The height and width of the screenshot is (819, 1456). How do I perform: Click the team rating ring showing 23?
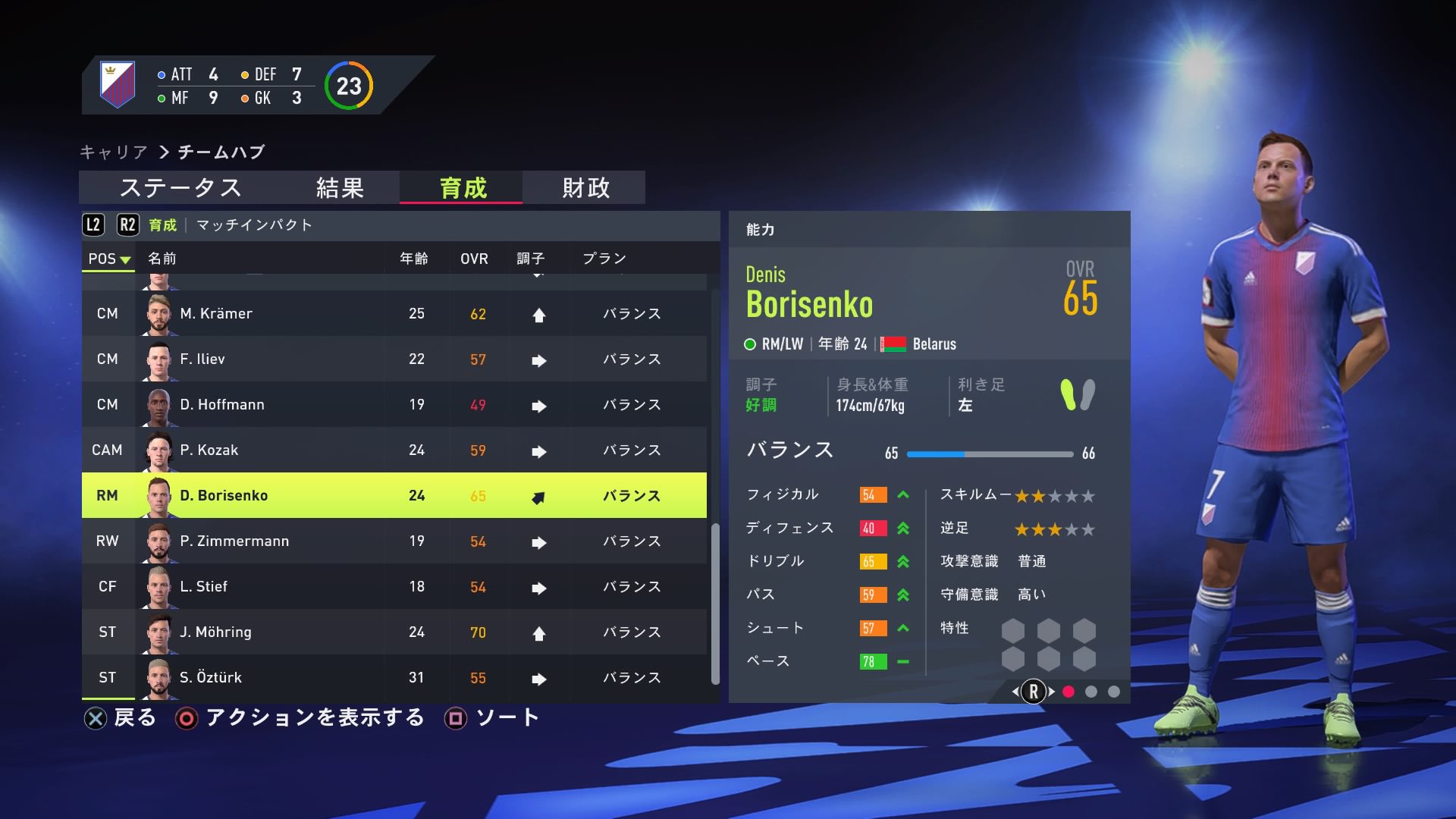[x=348, y=86]
